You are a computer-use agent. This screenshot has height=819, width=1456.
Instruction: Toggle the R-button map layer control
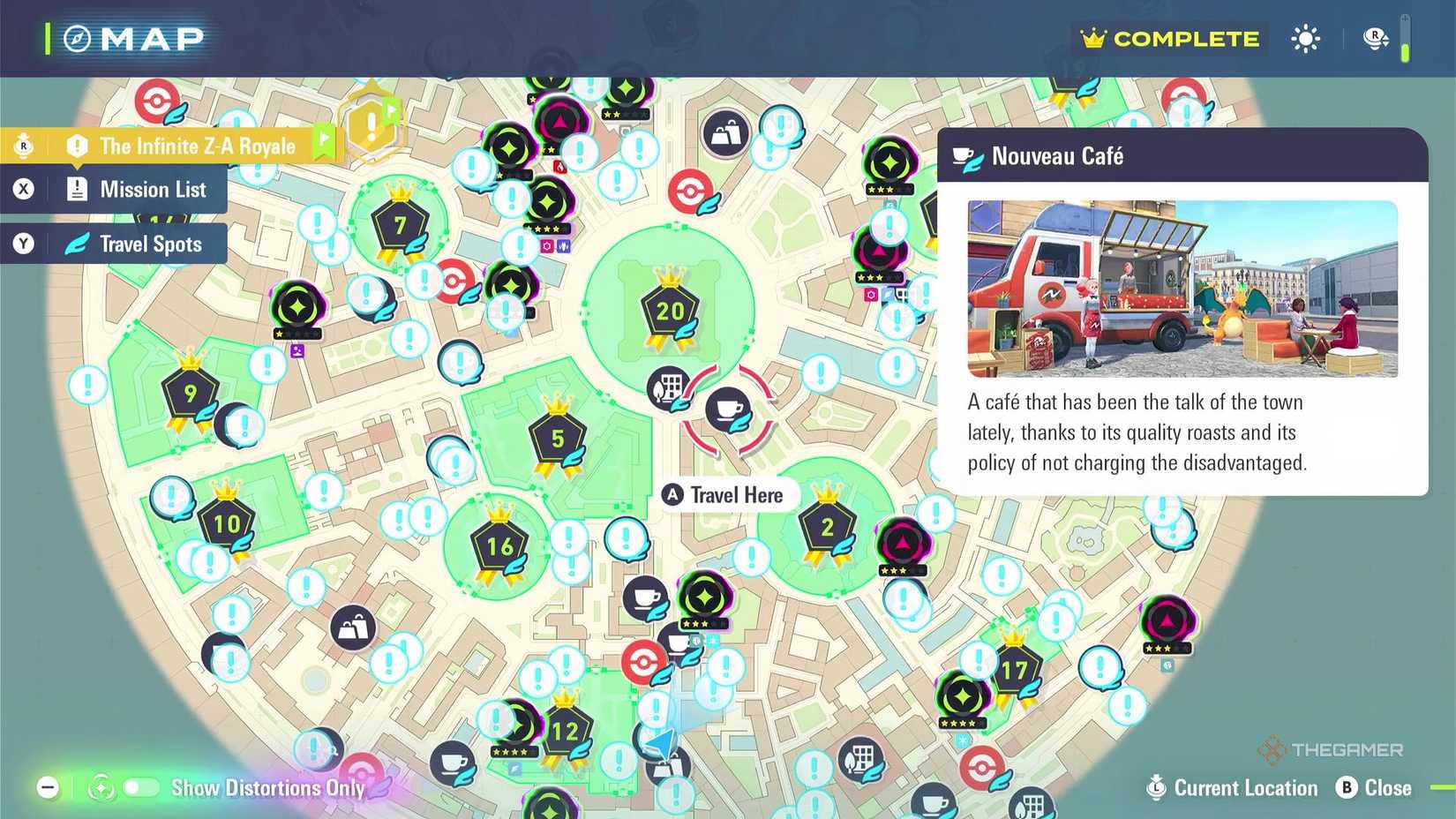[1374, 38]
